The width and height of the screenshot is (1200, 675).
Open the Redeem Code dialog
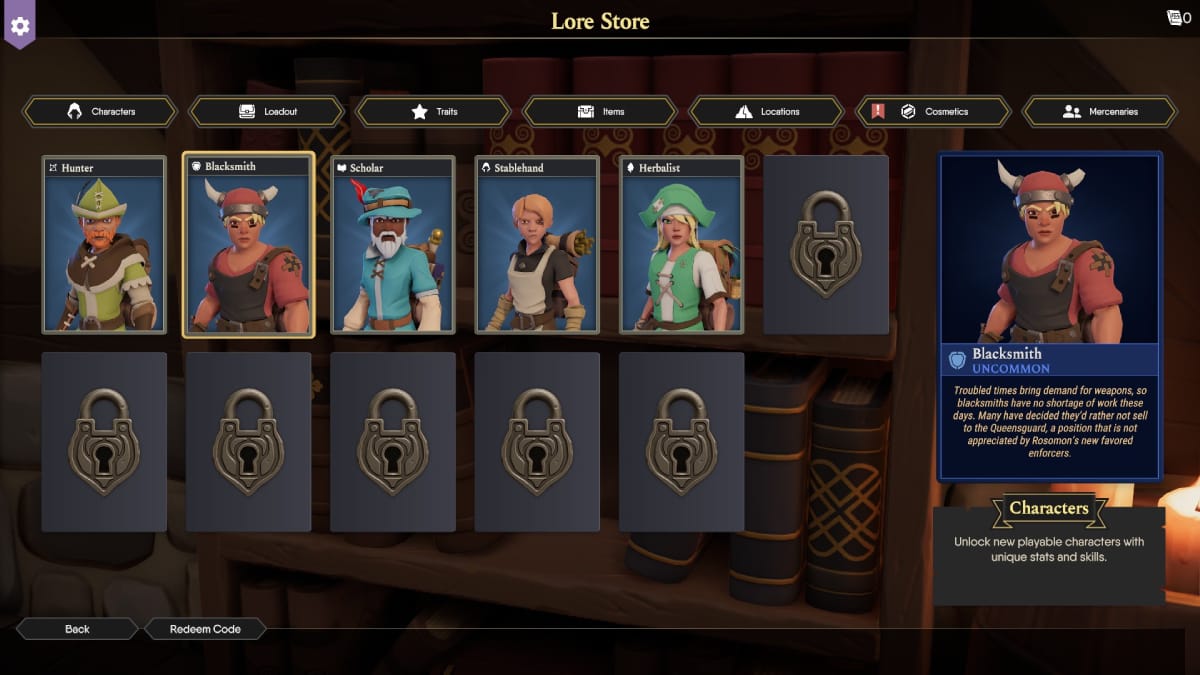205,629
